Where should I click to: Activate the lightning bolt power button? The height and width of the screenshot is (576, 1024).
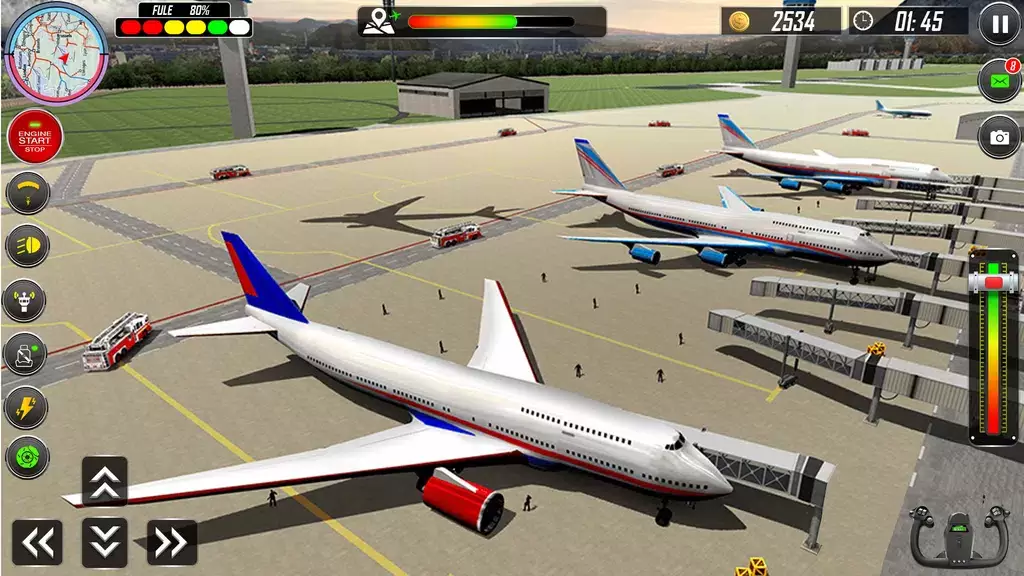[27, 406]
